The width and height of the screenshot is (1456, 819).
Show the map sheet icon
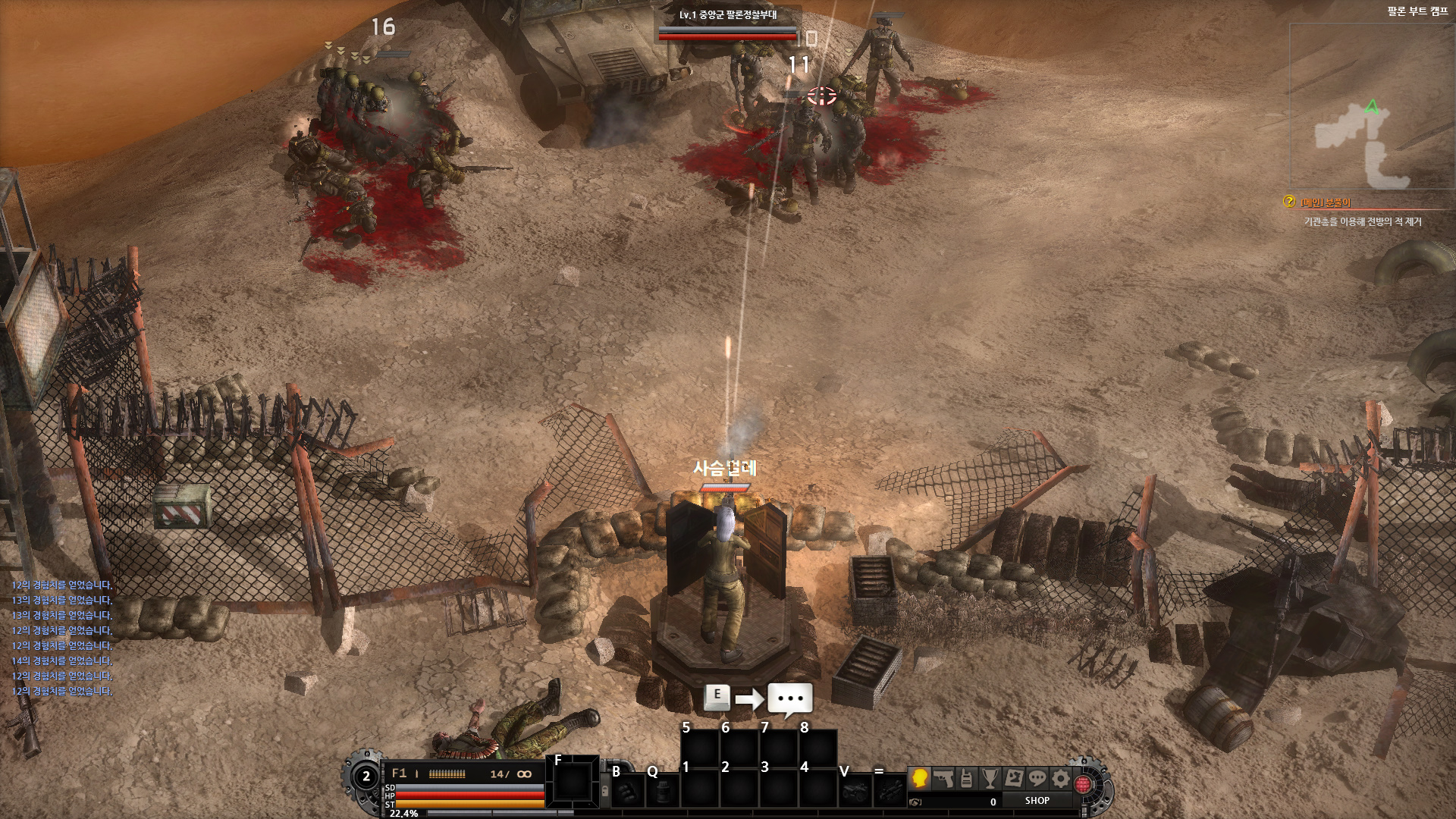pos(1014,778)
